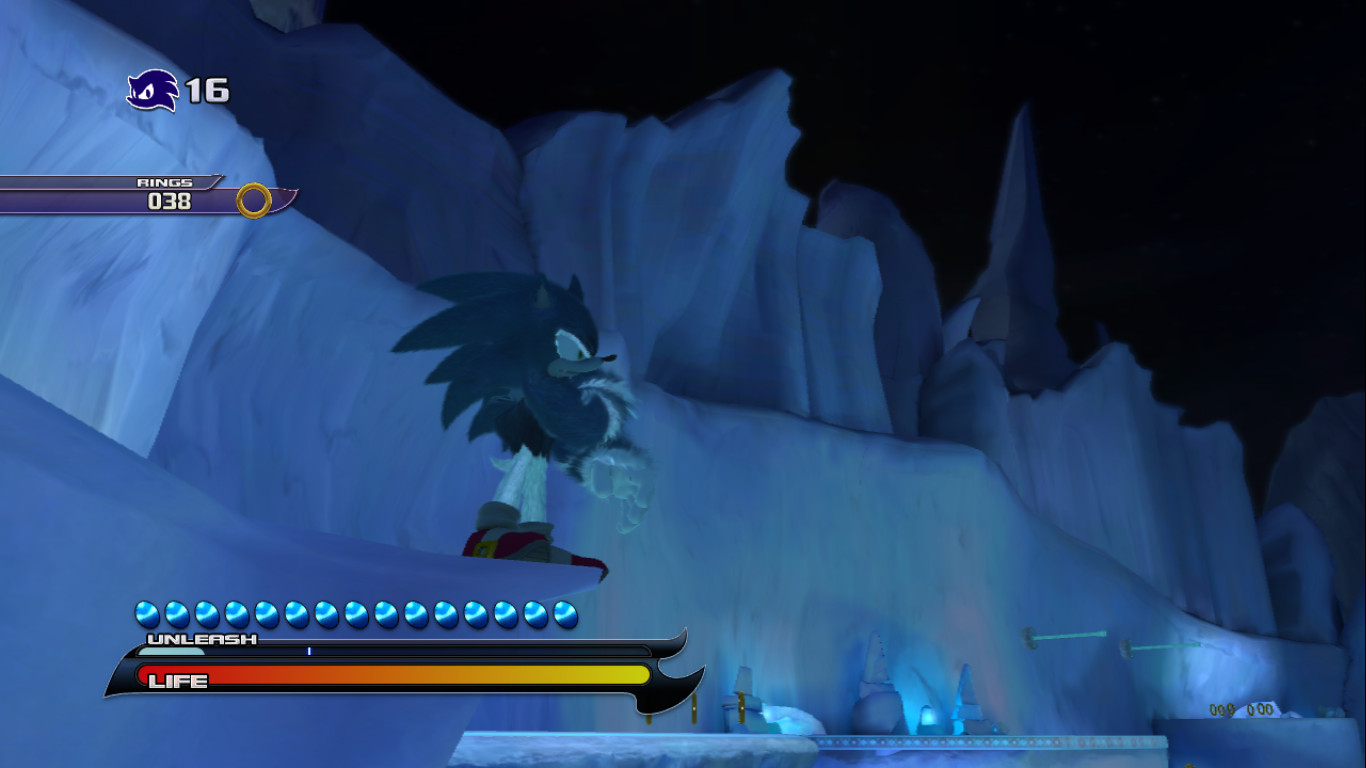Select the golden ring icon beside the counter
The width and height of the screenshot is (1366, 768).
(253, 200)
